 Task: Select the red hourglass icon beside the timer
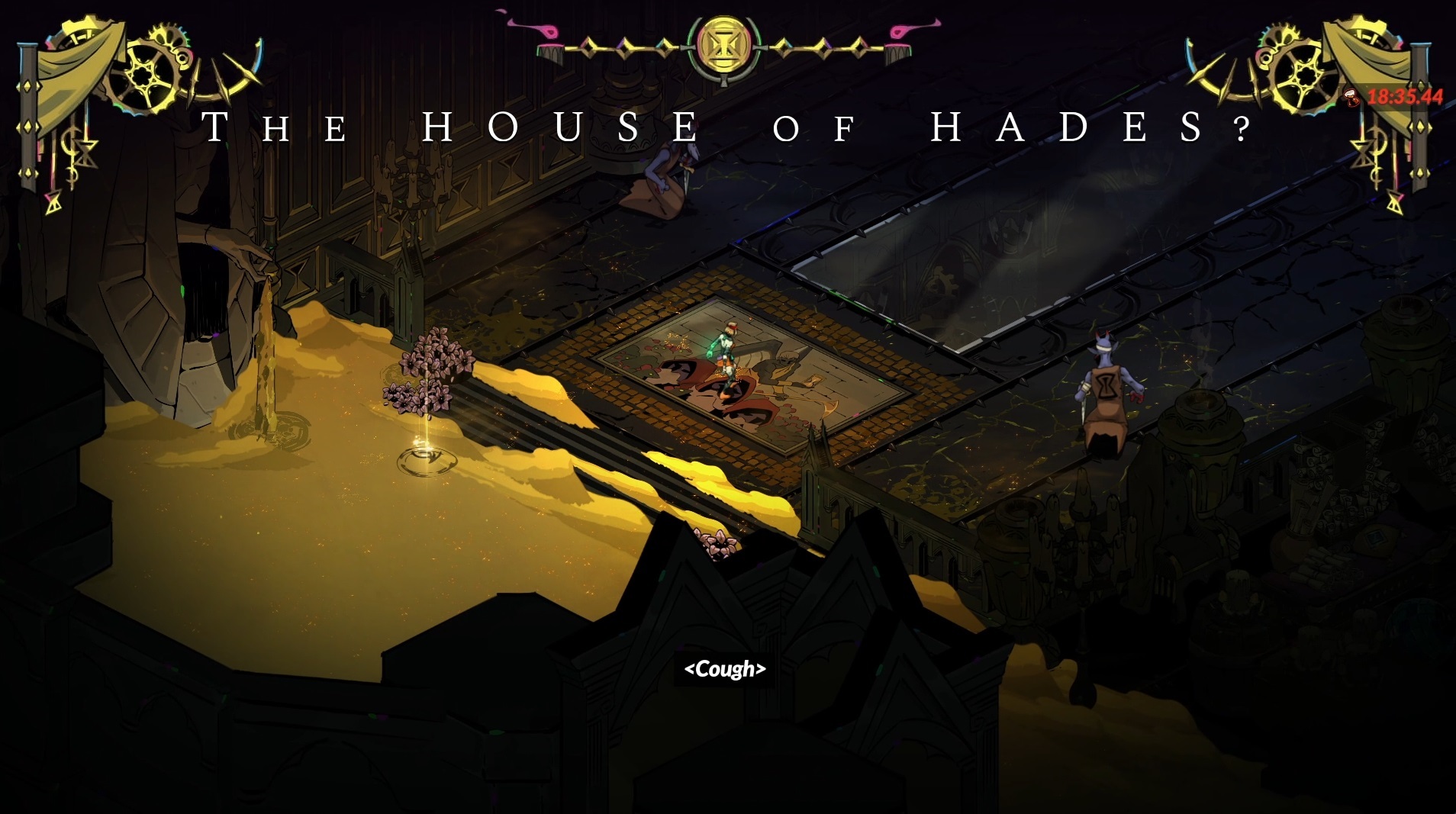point(1351,97)
